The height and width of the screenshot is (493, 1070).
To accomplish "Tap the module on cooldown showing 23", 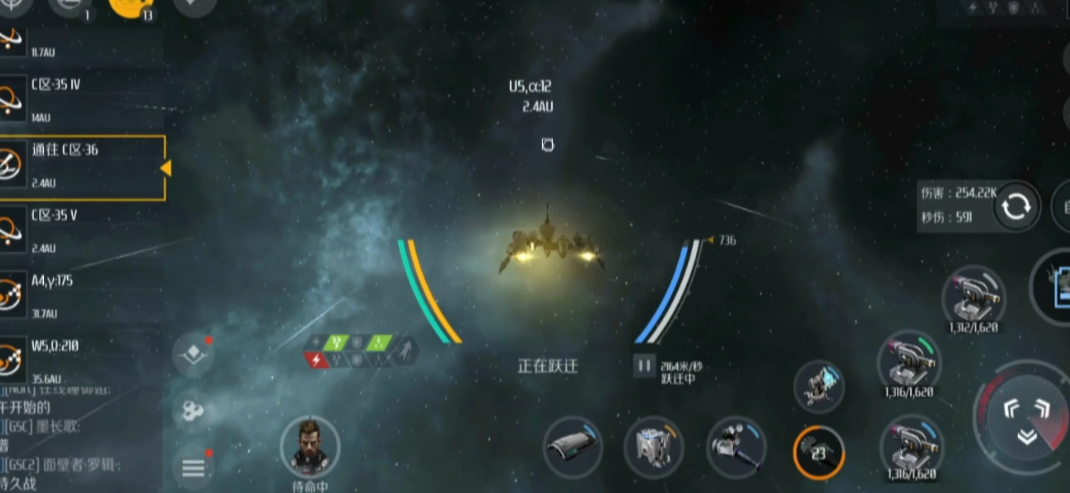I will [x=819, y=452].
